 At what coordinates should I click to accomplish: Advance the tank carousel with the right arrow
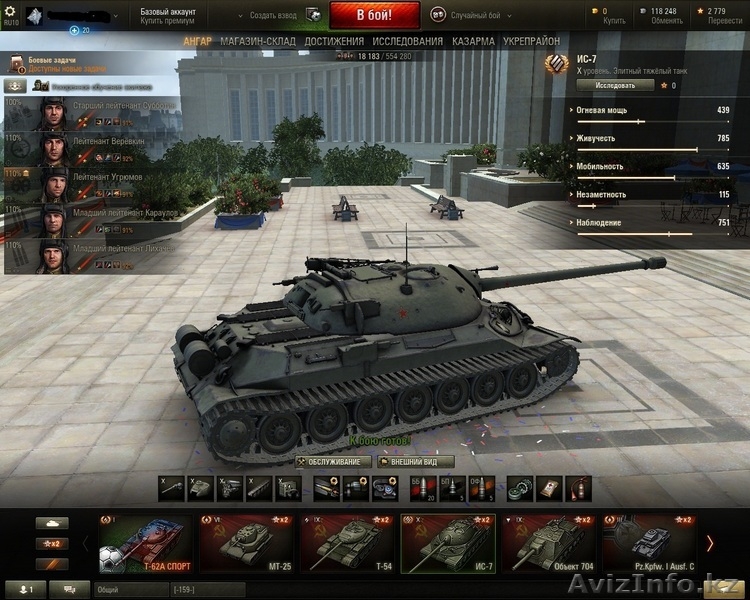(710, 544)
